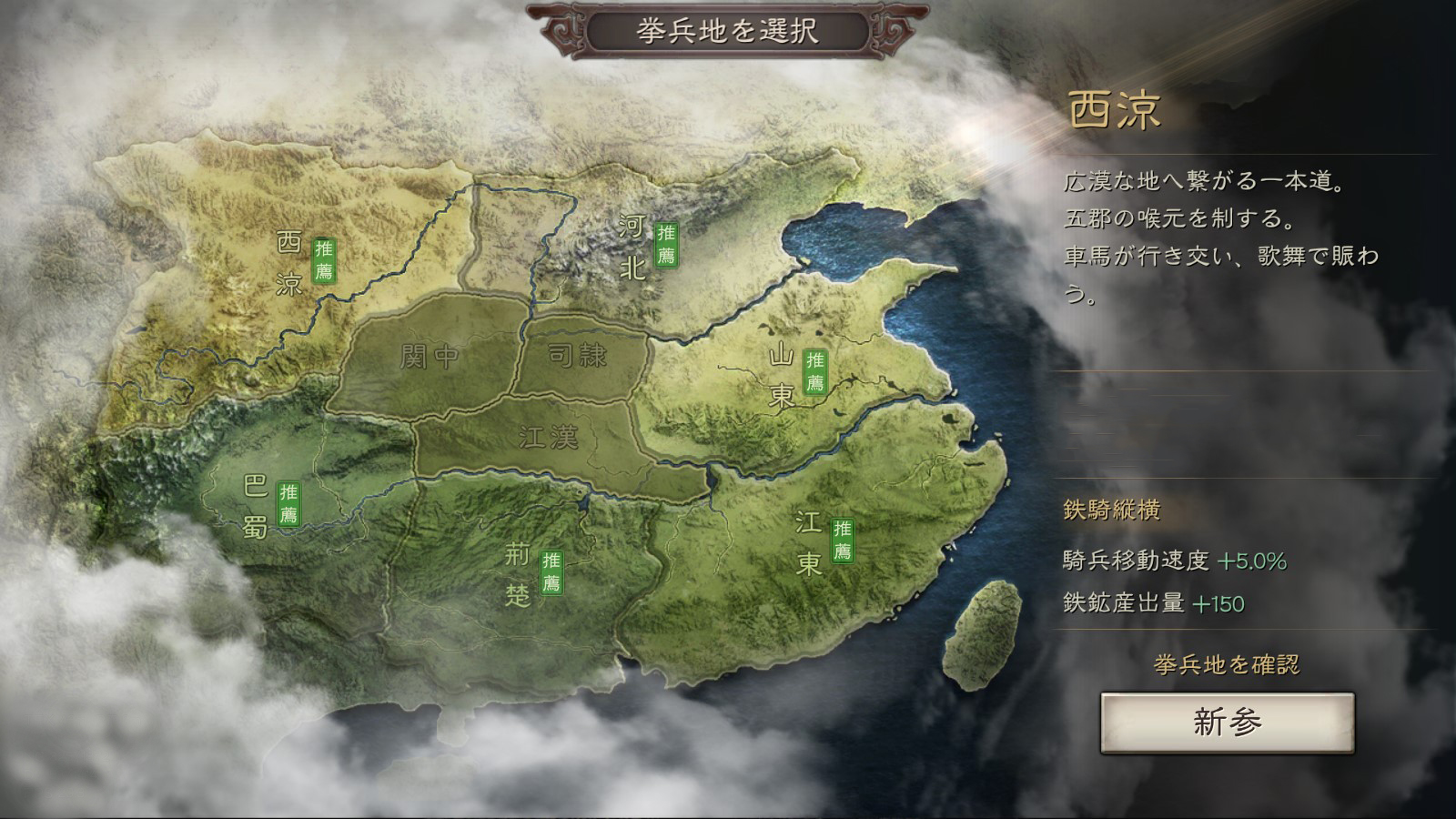Select the 江漢 region on the map
This screenshot has height=819, width=1456.
click(x=548, y=438)
